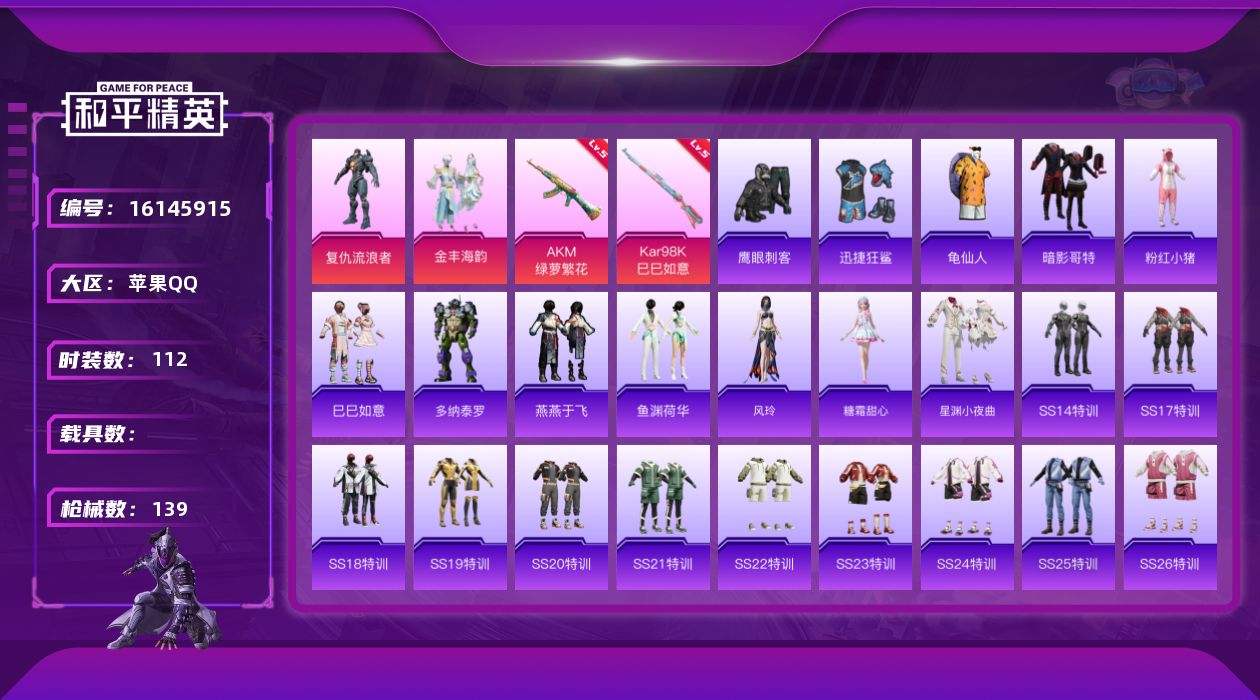Image resolution: width=1260 pixels, height=700 pixels.
Task: Select the 糖霜甜心 outfit card
Action: 865,364
